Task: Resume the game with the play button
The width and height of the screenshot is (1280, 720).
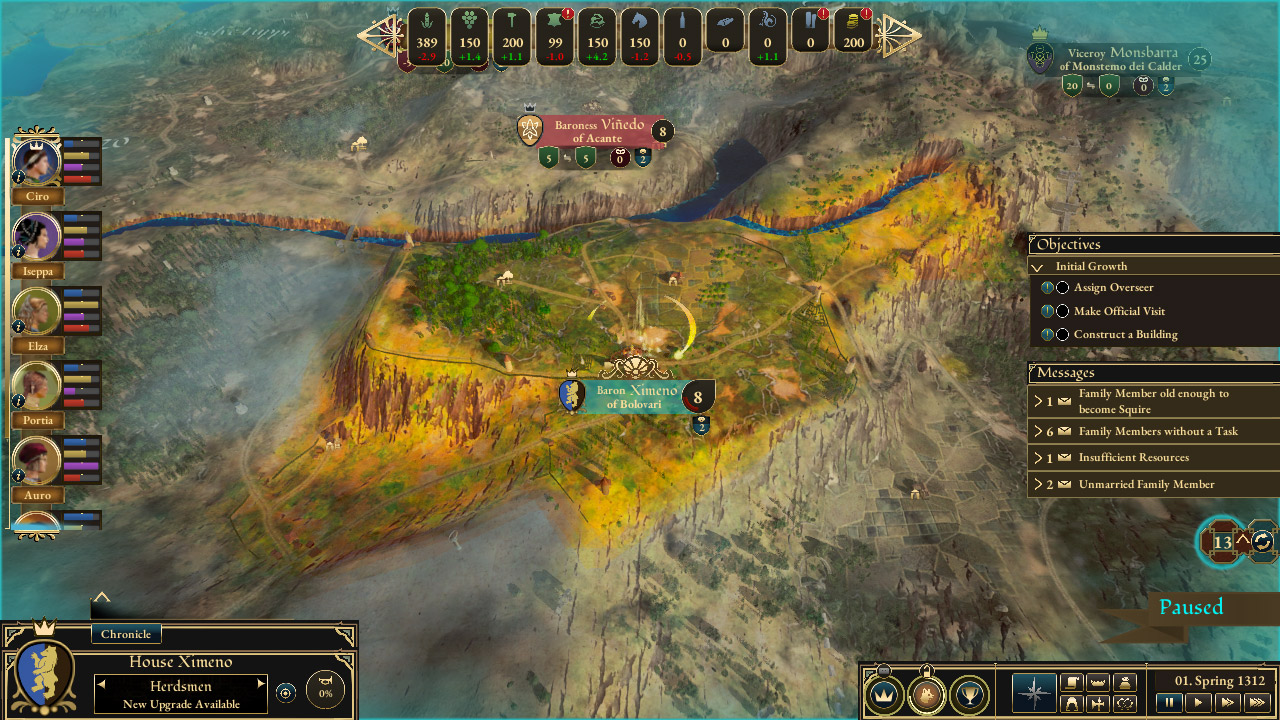Action: click(x=1196, y=703)
